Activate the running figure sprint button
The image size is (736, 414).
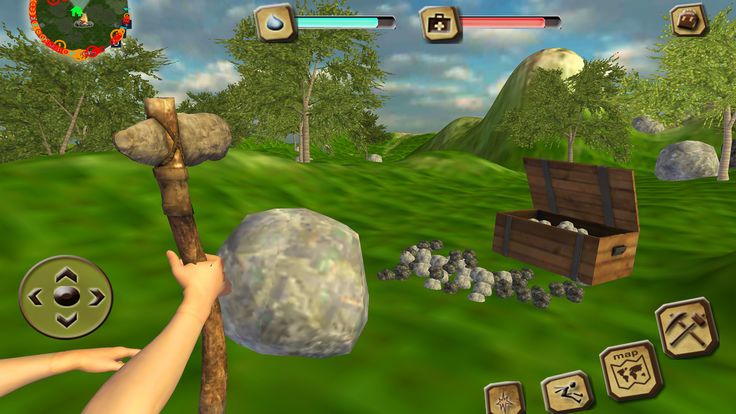(567, 392)
